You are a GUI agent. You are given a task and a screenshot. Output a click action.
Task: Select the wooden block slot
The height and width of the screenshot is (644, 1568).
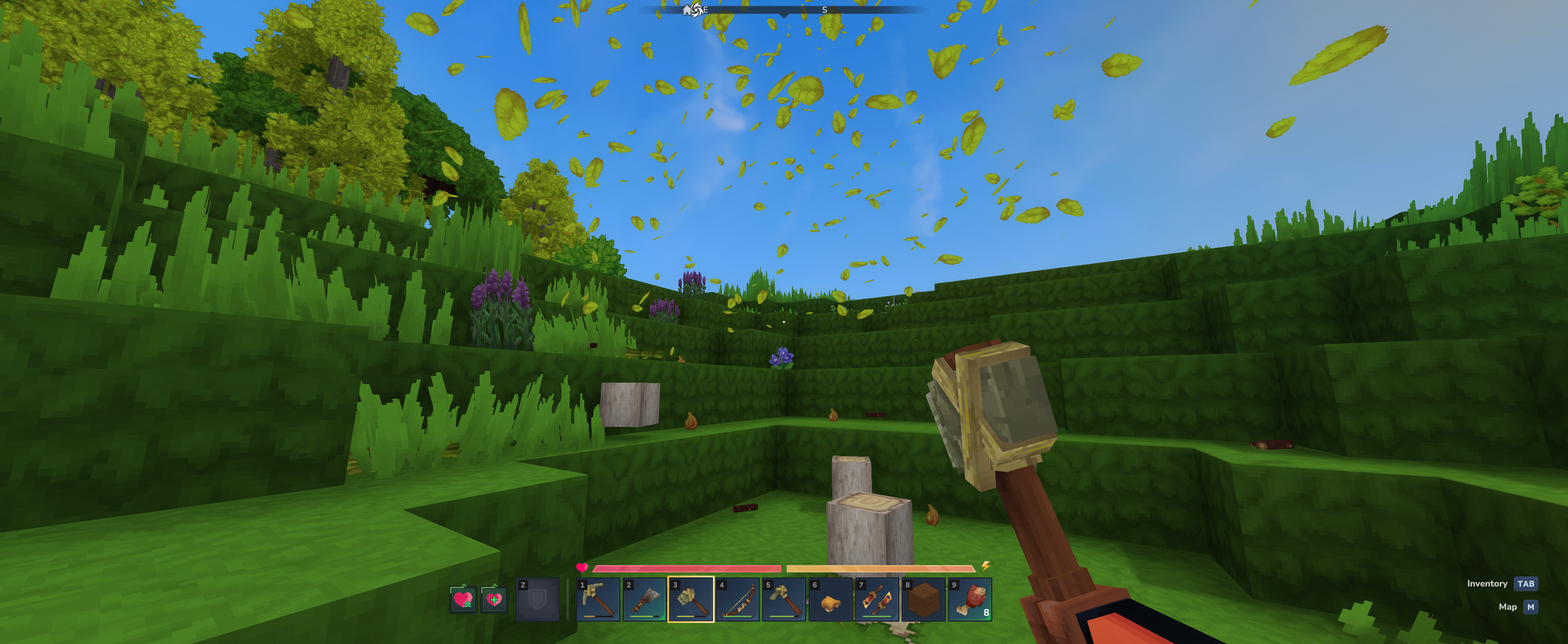point(923,599)
